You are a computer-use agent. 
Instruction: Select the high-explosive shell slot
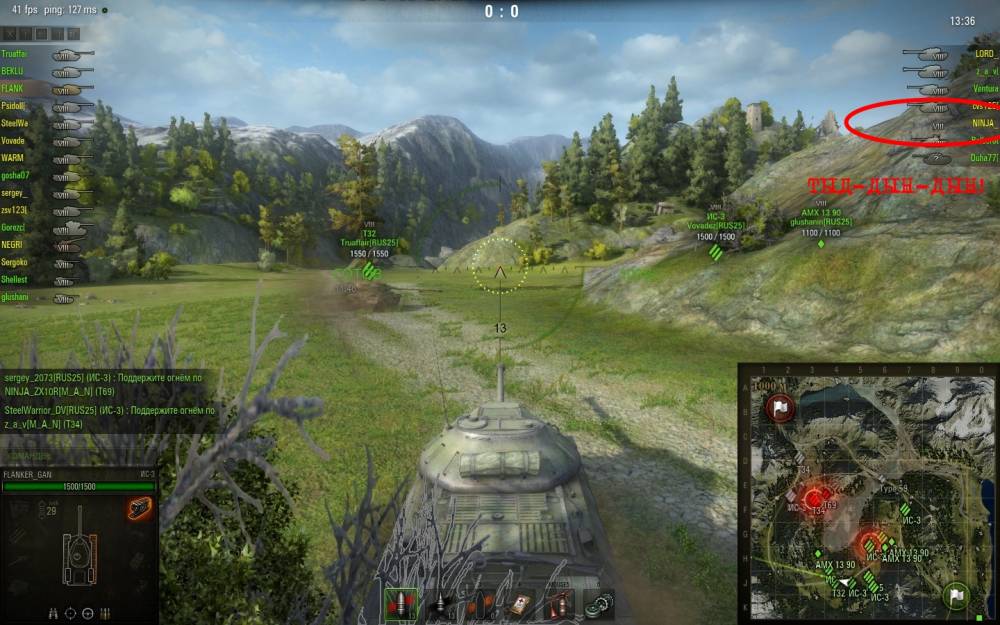click(480, 604)
